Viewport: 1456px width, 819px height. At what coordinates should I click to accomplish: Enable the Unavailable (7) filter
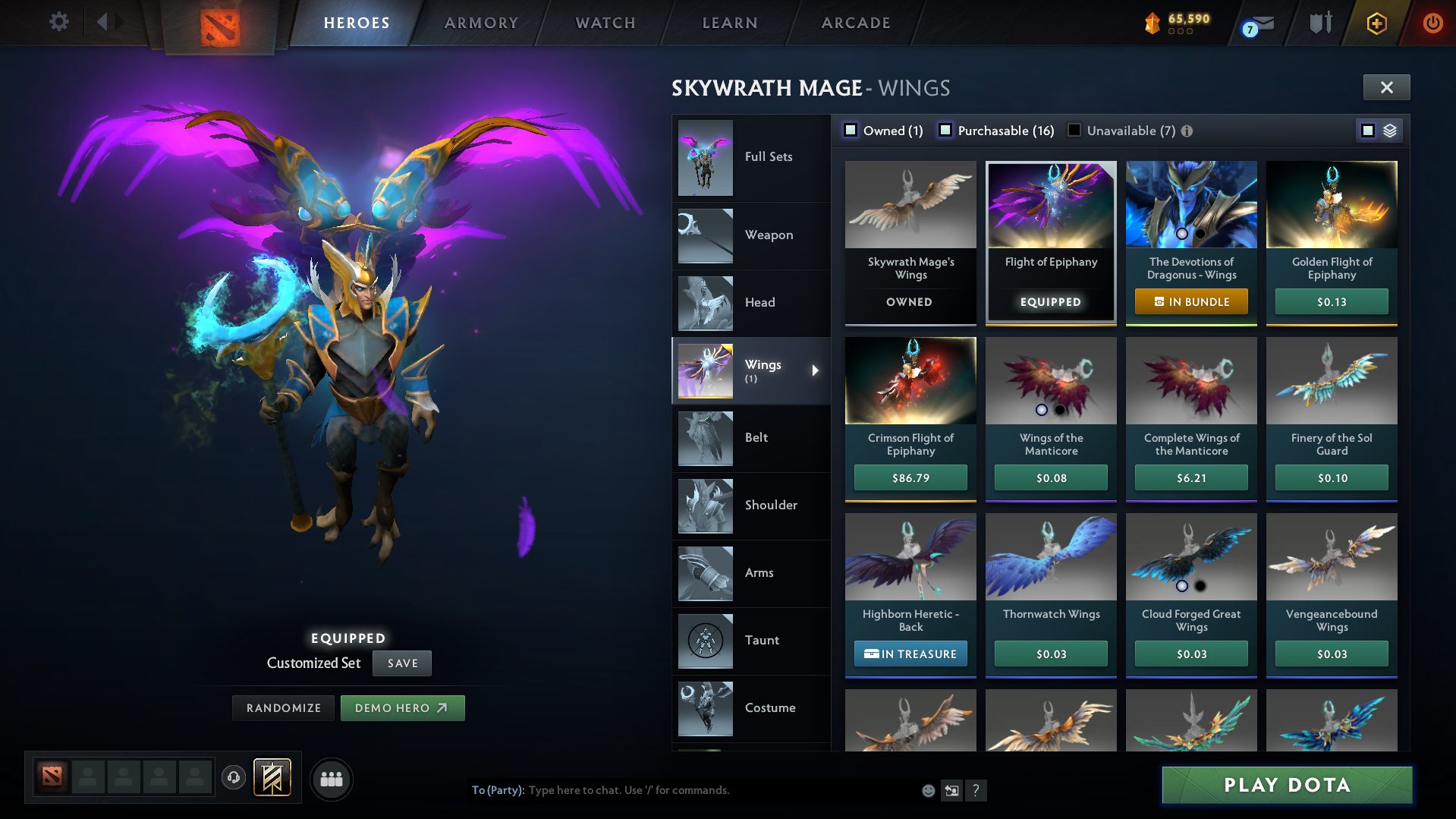click(x=1074, y=130)
